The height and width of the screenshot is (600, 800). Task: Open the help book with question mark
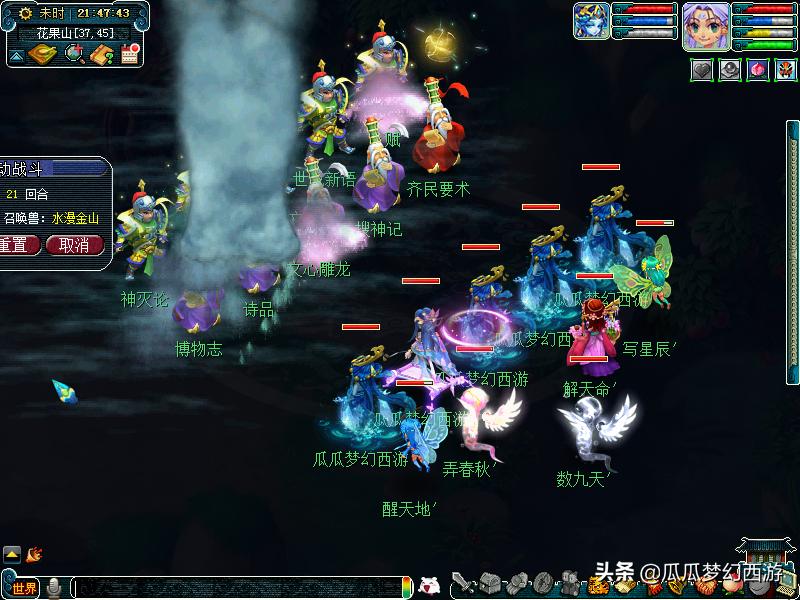point(102,54)
